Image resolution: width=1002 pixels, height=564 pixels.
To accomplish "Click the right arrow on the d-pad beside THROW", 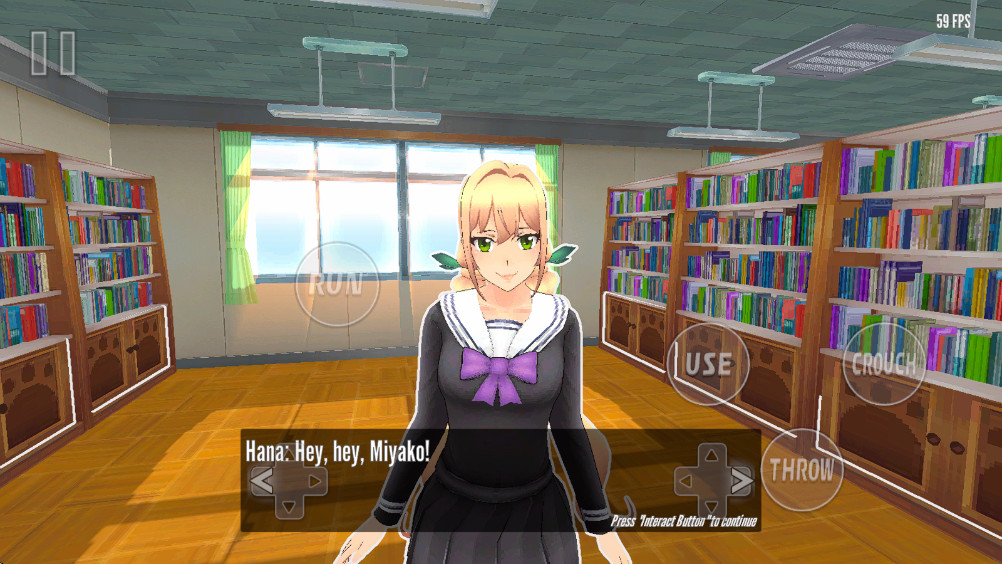I will [x=741, y=482].
